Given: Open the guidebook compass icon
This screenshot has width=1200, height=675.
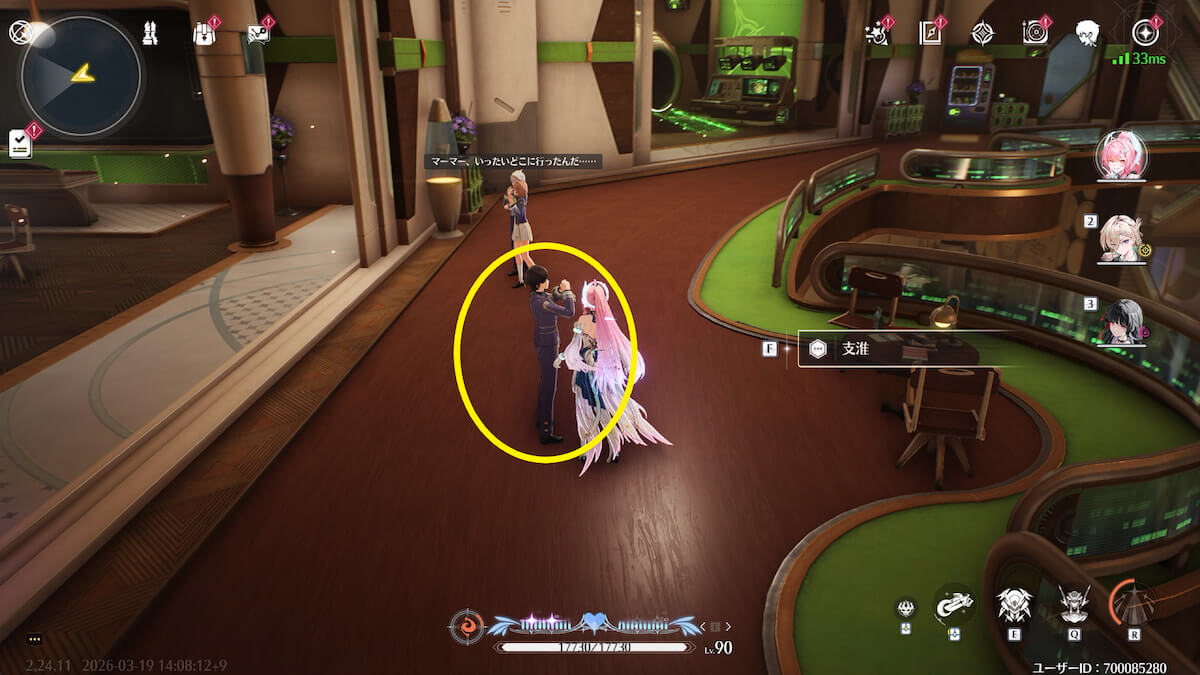Looking at the screenshot, I should 930,33.
